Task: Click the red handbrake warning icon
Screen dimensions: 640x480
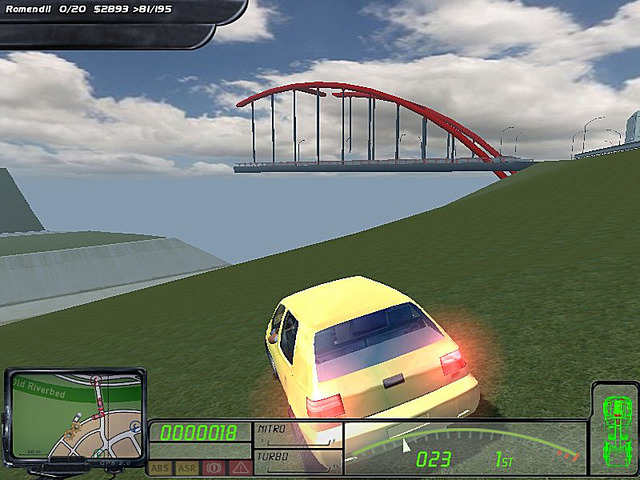Action: pos(213,467)
